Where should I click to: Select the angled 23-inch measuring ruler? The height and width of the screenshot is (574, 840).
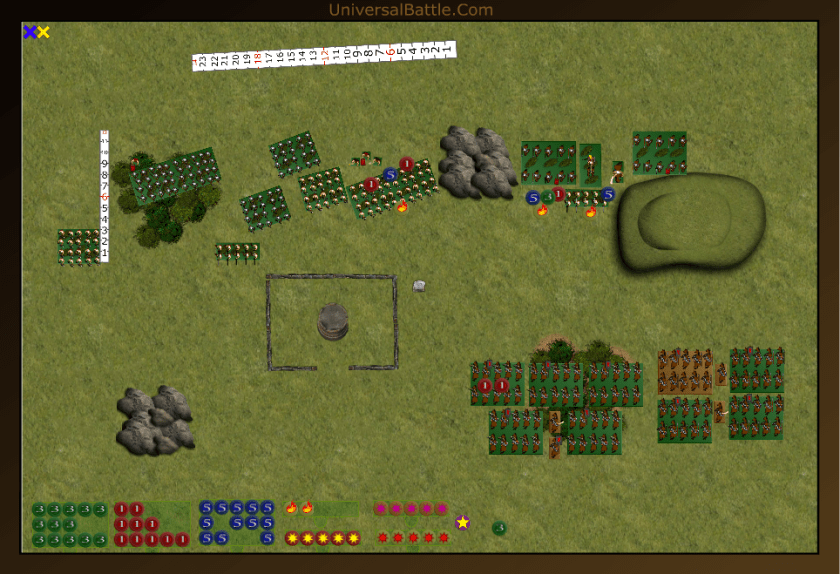324,55
